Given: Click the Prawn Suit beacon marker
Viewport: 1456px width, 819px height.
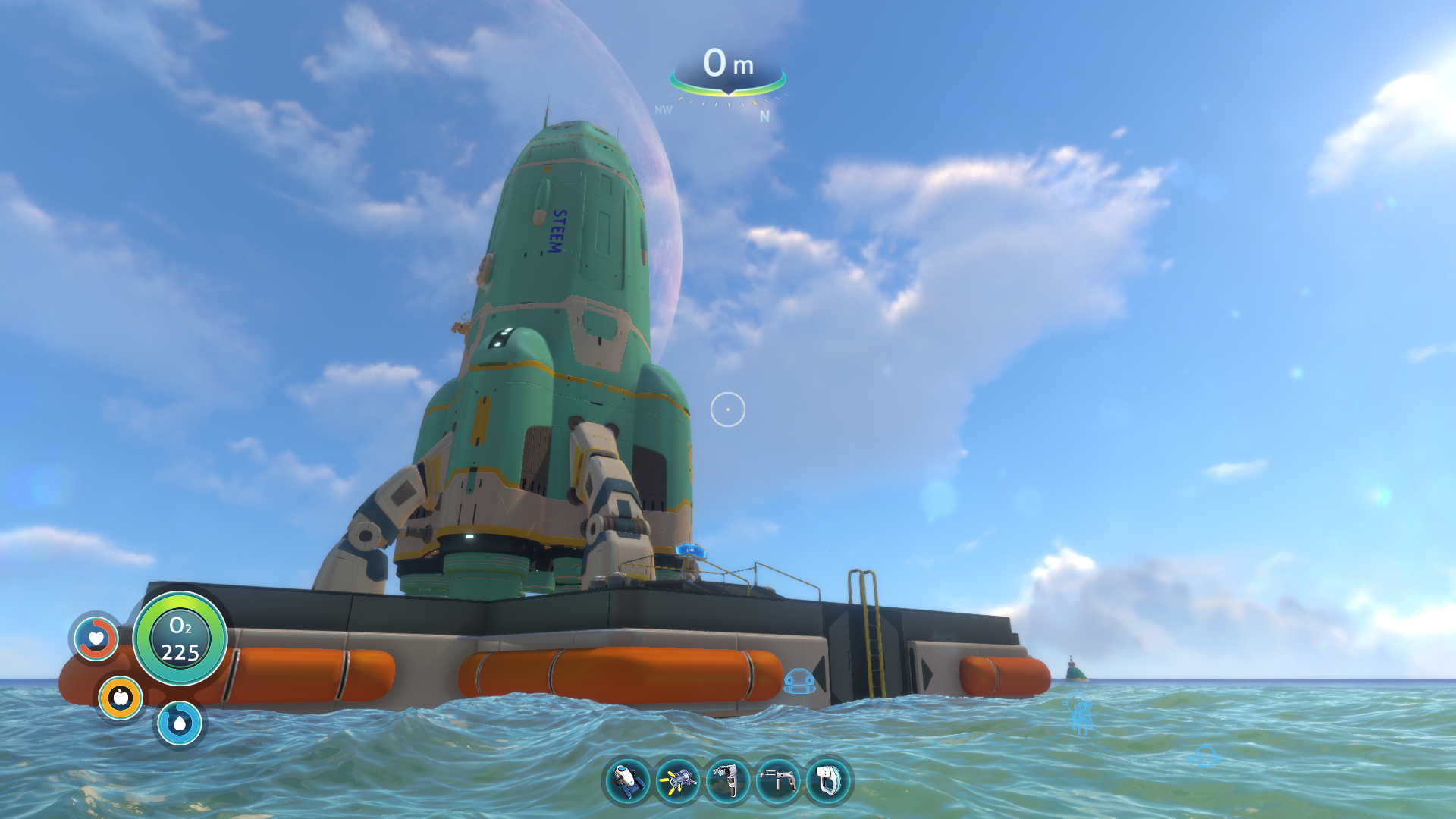Looking at the screenshot, I should coord(1080,713).
